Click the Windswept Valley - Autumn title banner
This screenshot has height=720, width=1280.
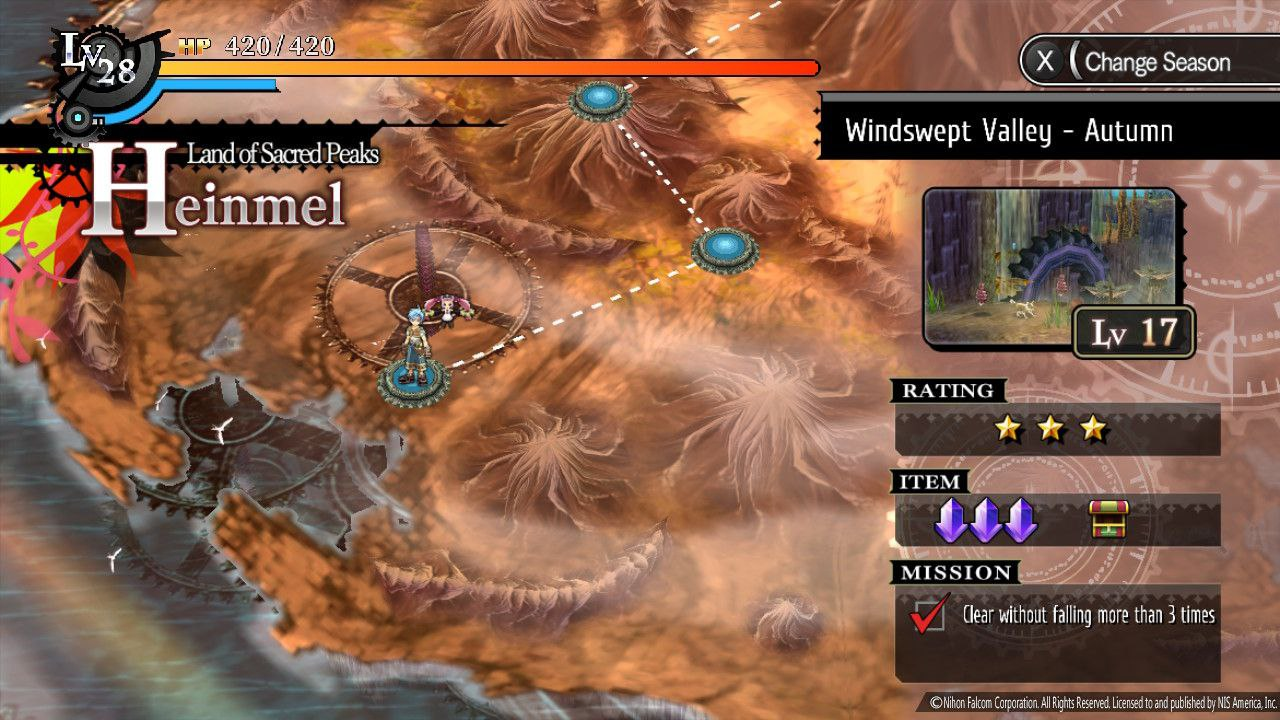(x=1008, y=131)
